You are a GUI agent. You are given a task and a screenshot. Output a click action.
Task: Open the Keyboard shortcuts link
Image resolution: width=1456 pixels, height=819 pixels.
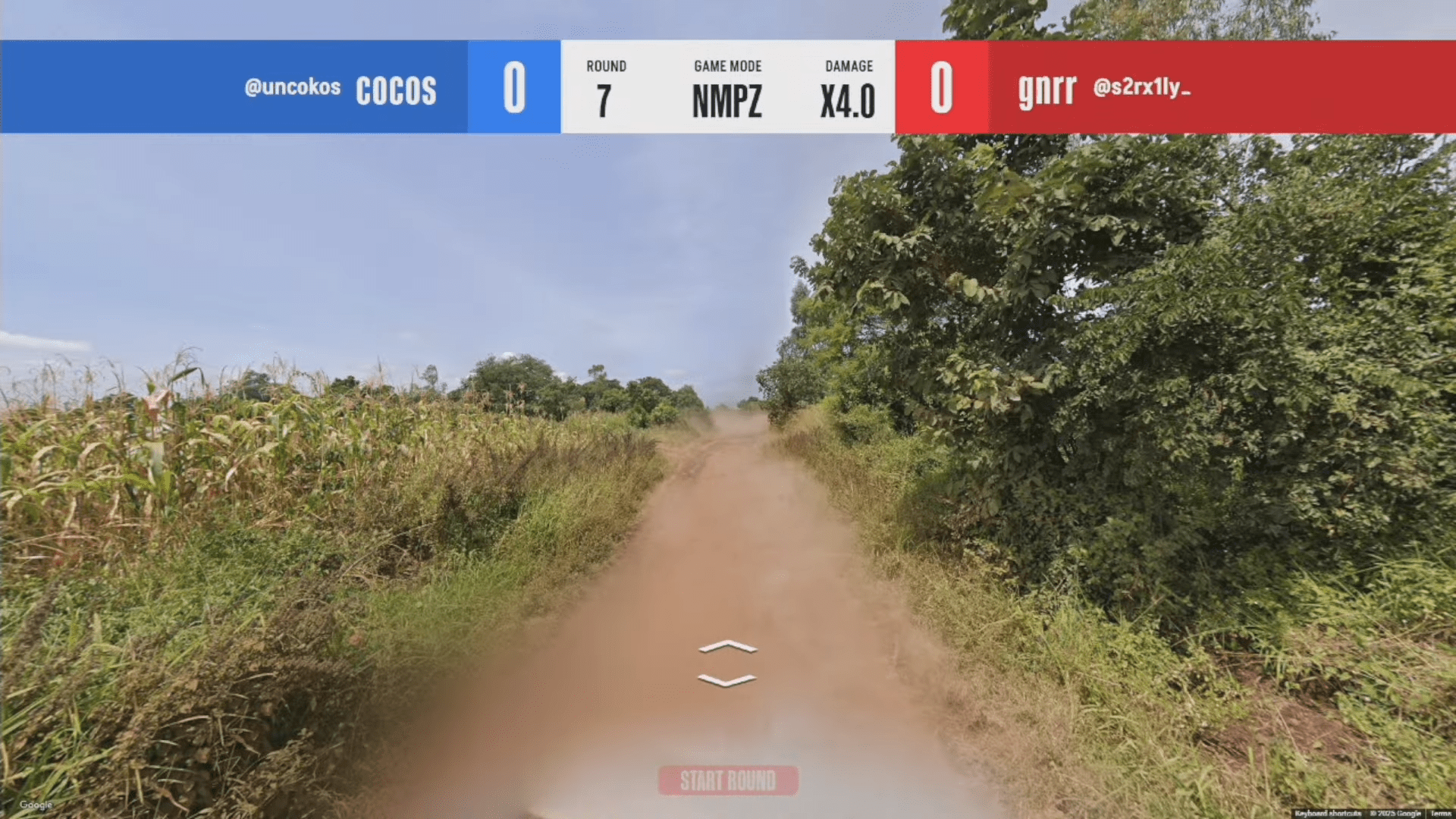click(x=1327, y=814)
